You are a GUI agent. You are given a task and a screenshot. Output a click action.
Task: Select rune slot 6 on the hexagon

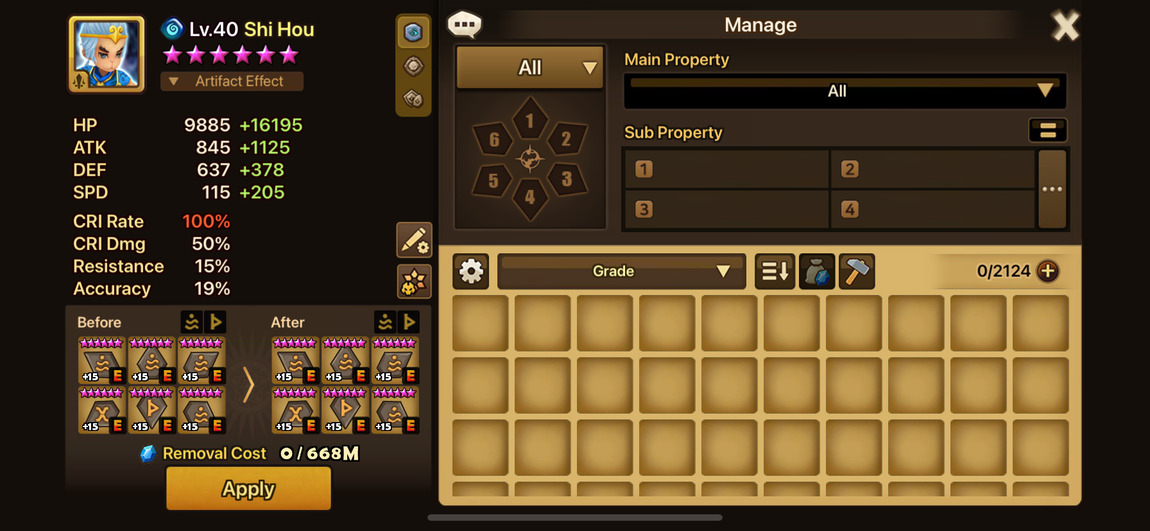(x=493, y=139)
